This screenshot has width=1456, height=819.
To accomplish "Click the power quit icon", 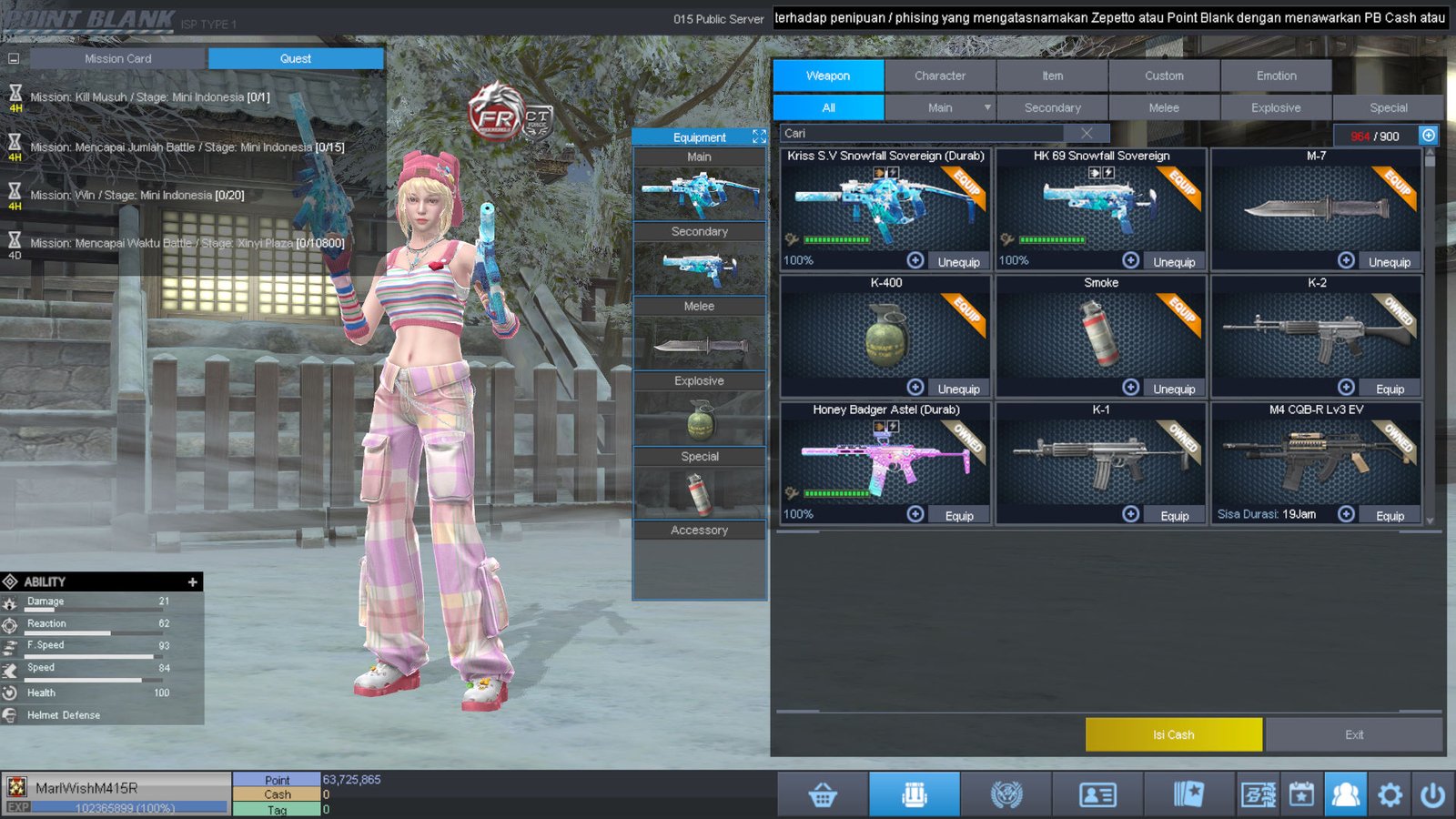I will coord(1432,795).
